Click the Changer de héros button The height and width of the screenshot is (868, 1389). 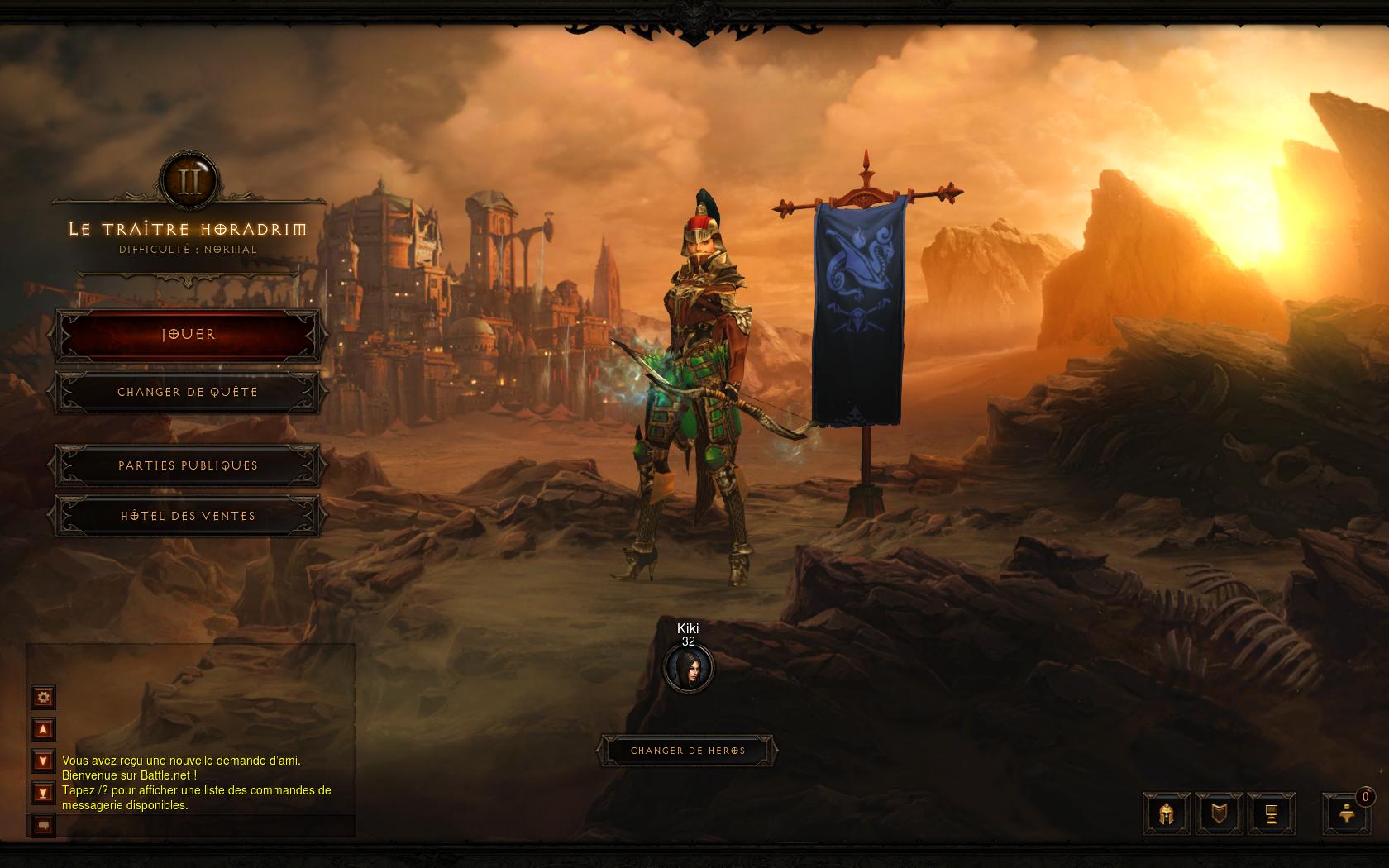coord(688,751)
